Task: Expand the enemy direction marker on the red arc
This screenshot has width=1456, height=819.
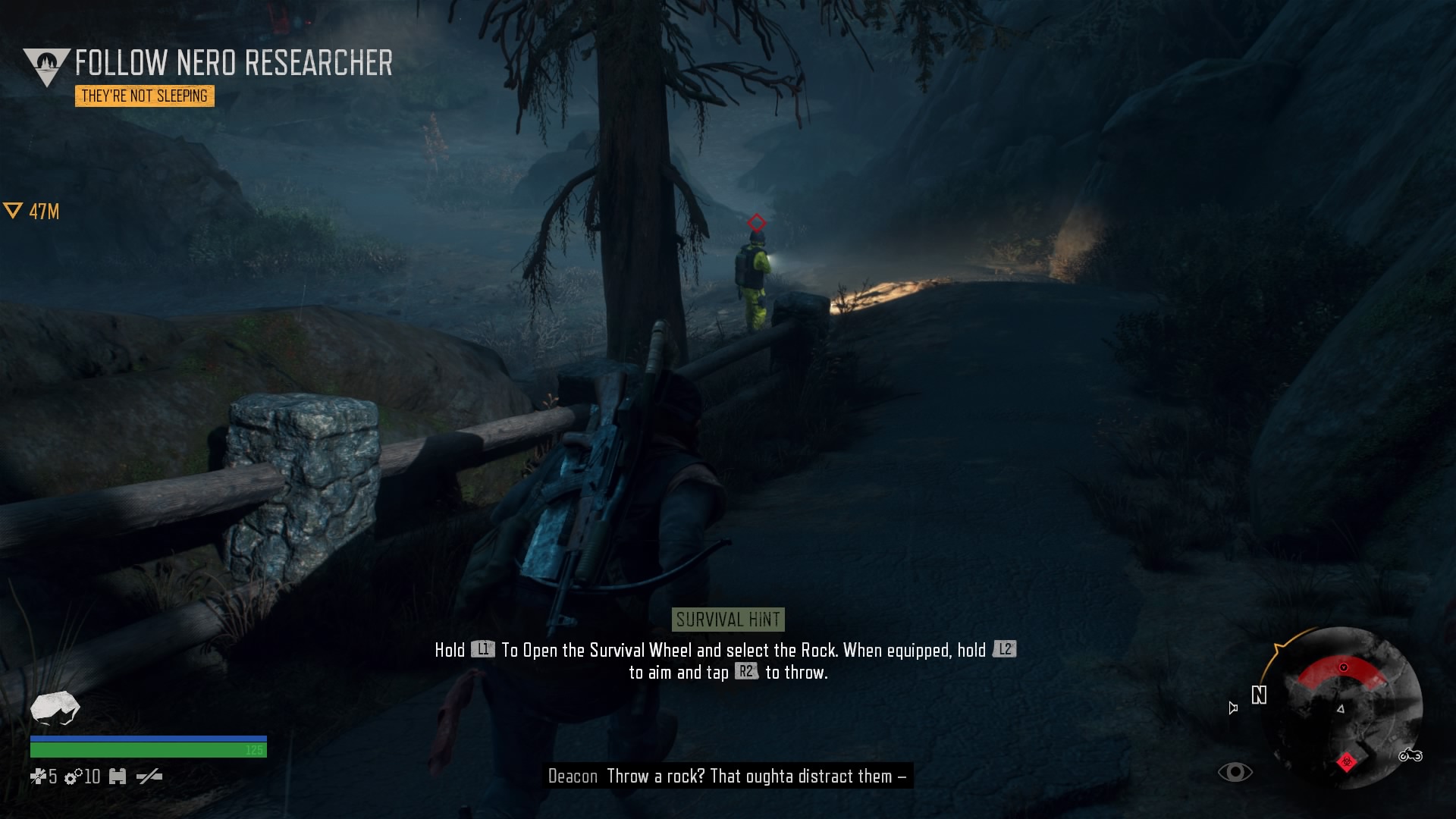Action: click(x=1343, y=667)
